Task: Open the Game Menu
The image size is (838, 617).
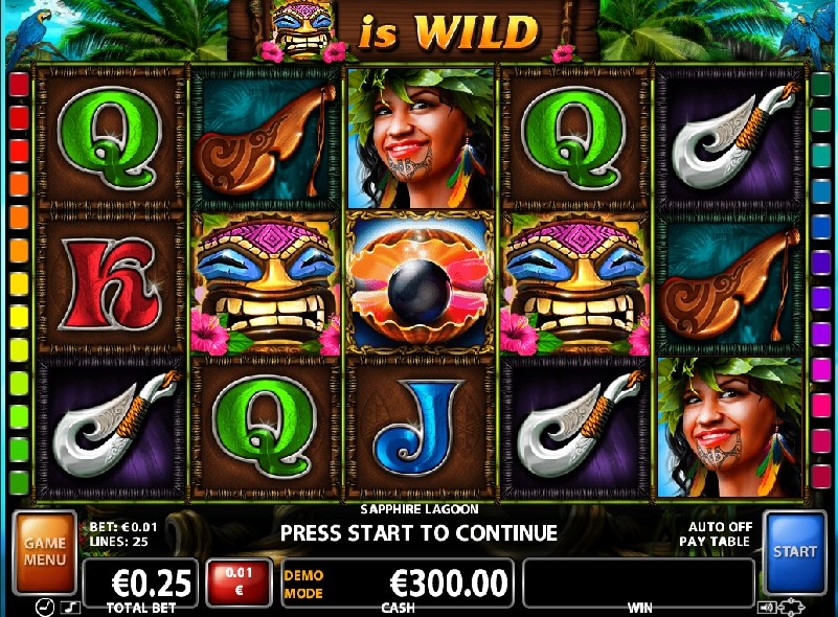Action: 45,551
